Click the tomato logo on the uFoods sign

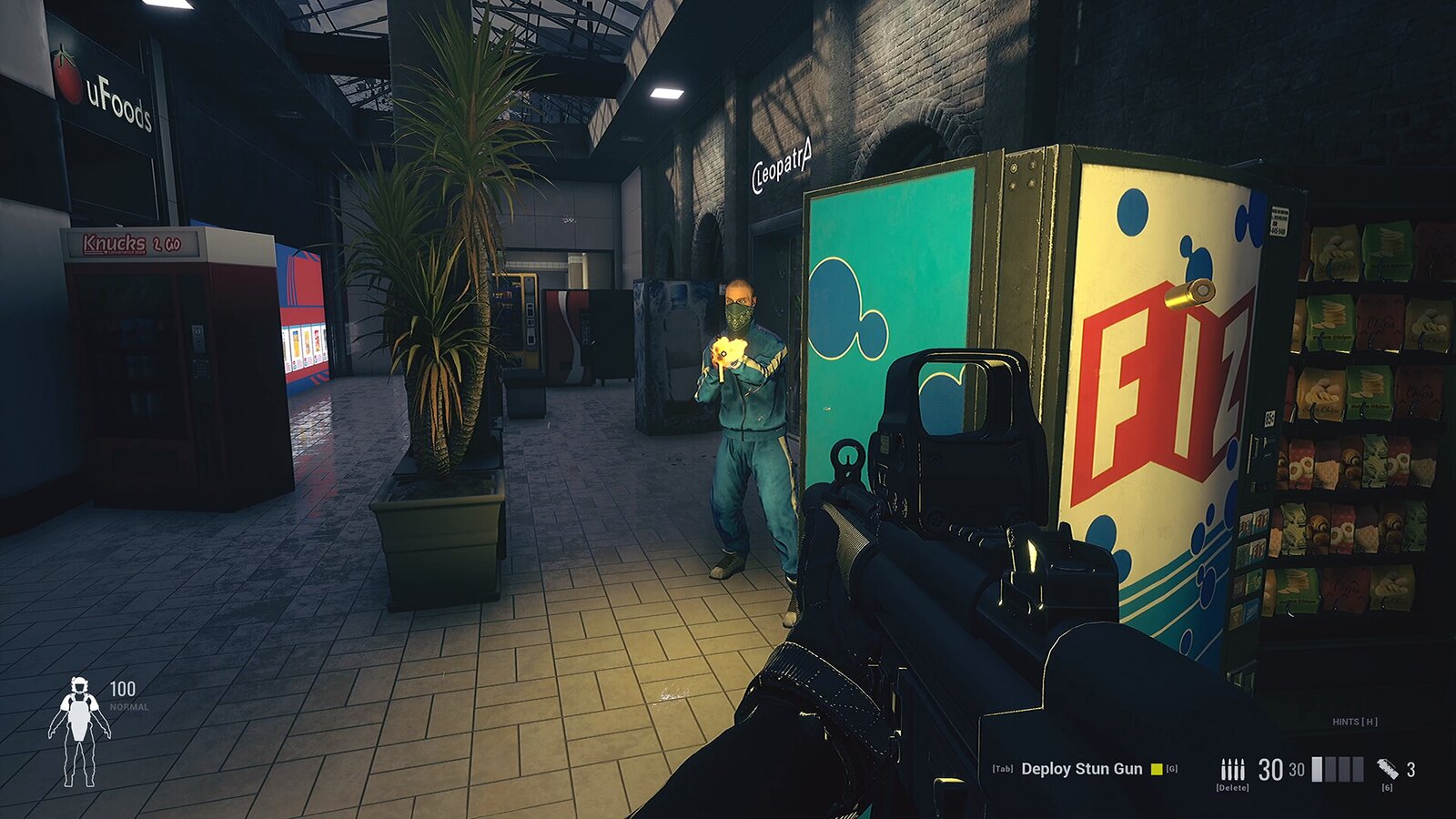(68, 76)
